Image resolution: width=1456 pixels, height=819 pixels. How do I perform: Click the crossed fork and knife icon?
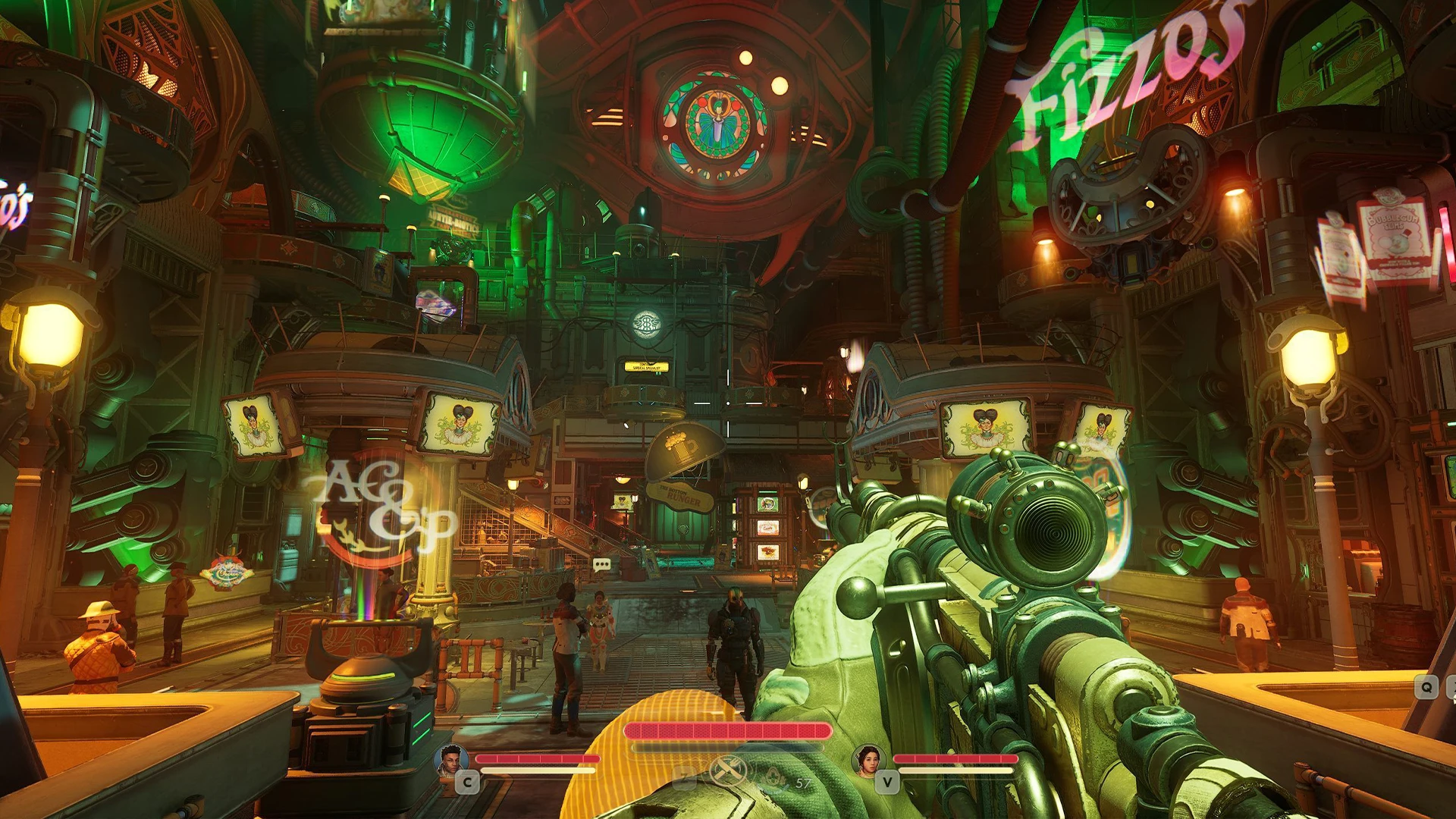pos(727,771)
